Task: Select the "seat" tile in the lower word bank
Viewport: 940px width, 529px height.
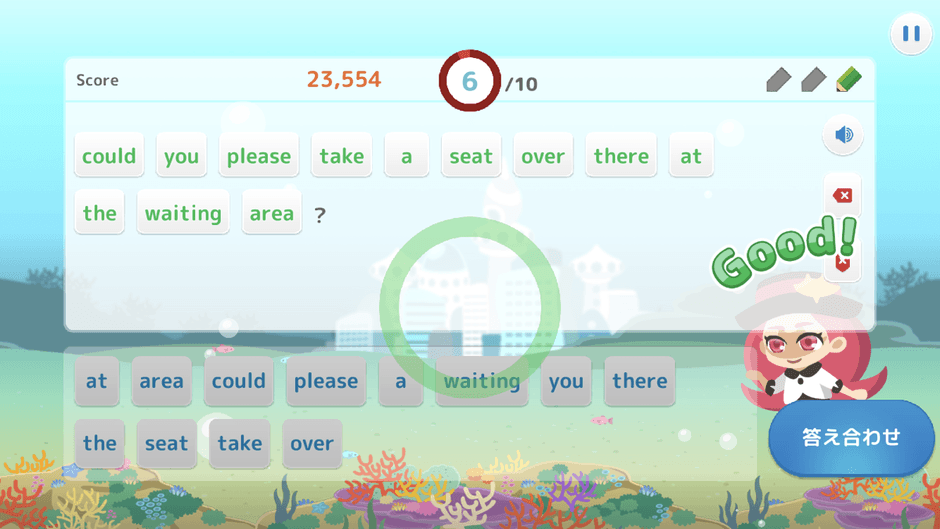Action: (166, 443)
